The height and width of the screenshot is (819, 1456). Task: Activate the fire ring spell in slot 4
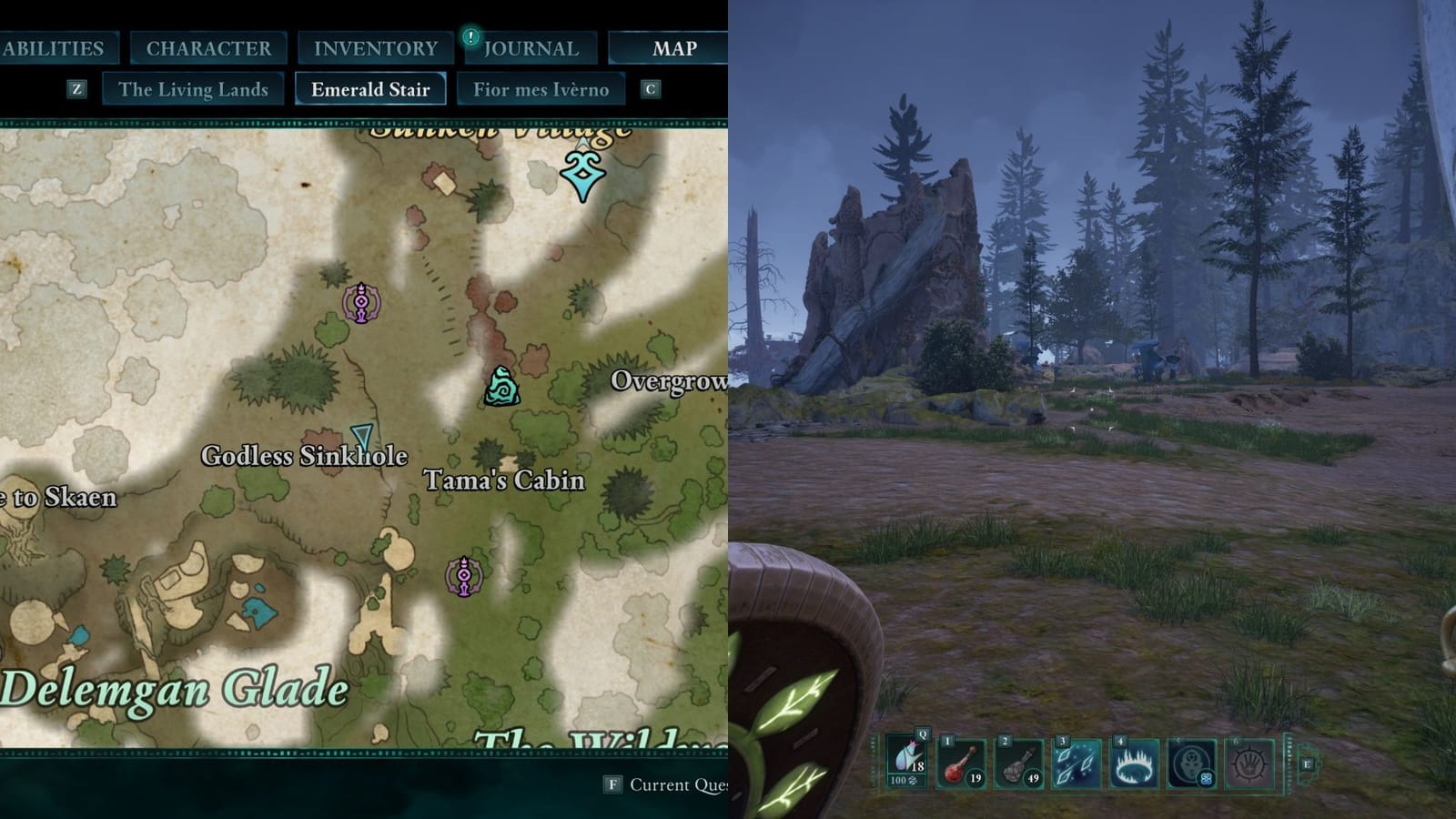1133,764
